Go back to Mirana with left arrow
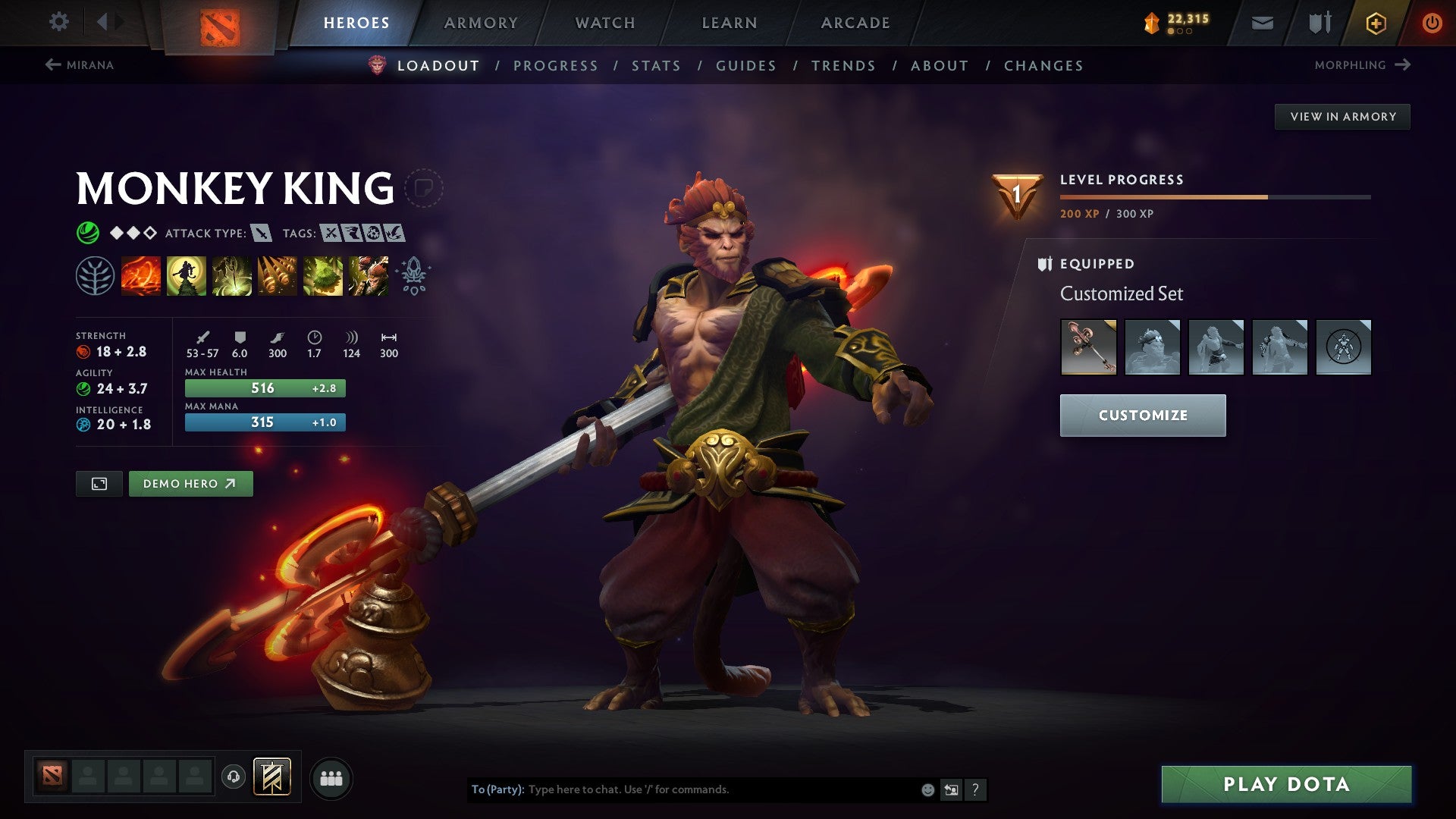This screenshot has width=1456, height=819. click(53, 65)
